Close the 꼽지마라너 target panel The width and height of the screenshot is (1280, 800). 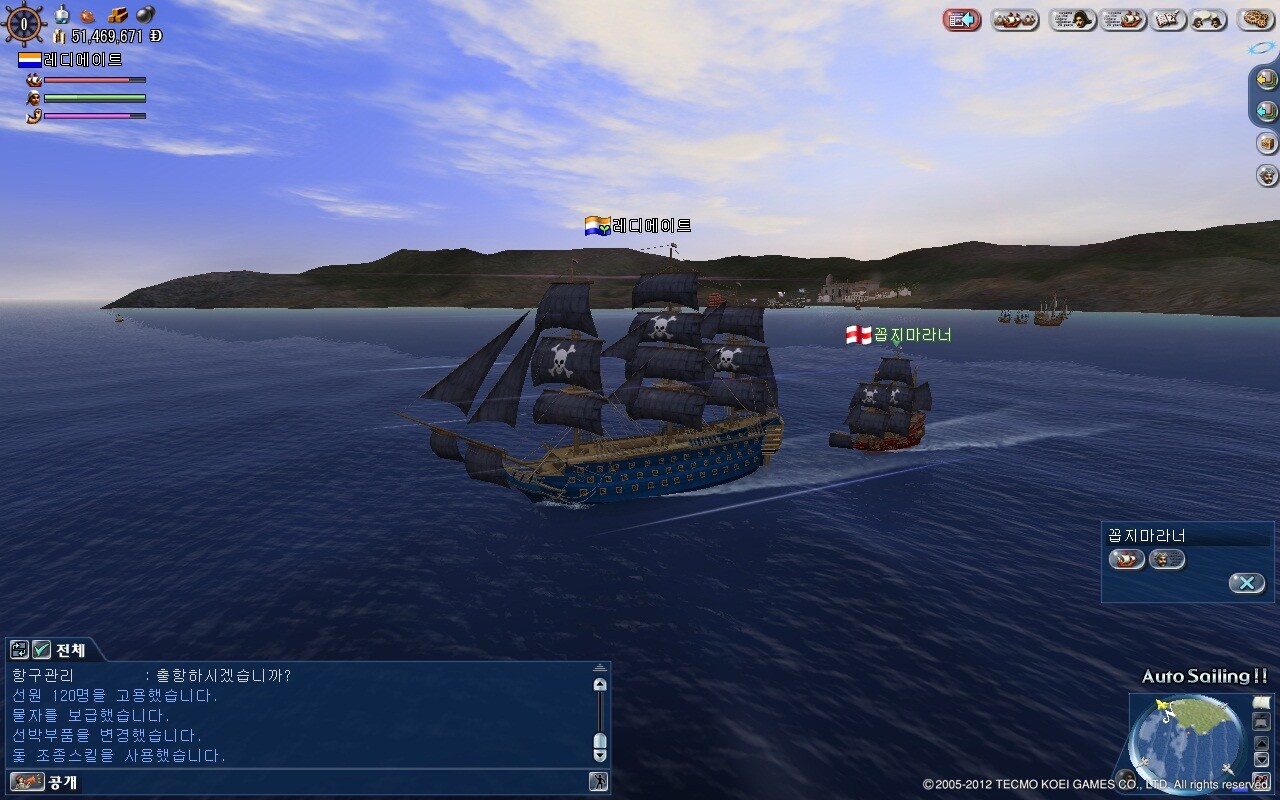coord(1246,583)
